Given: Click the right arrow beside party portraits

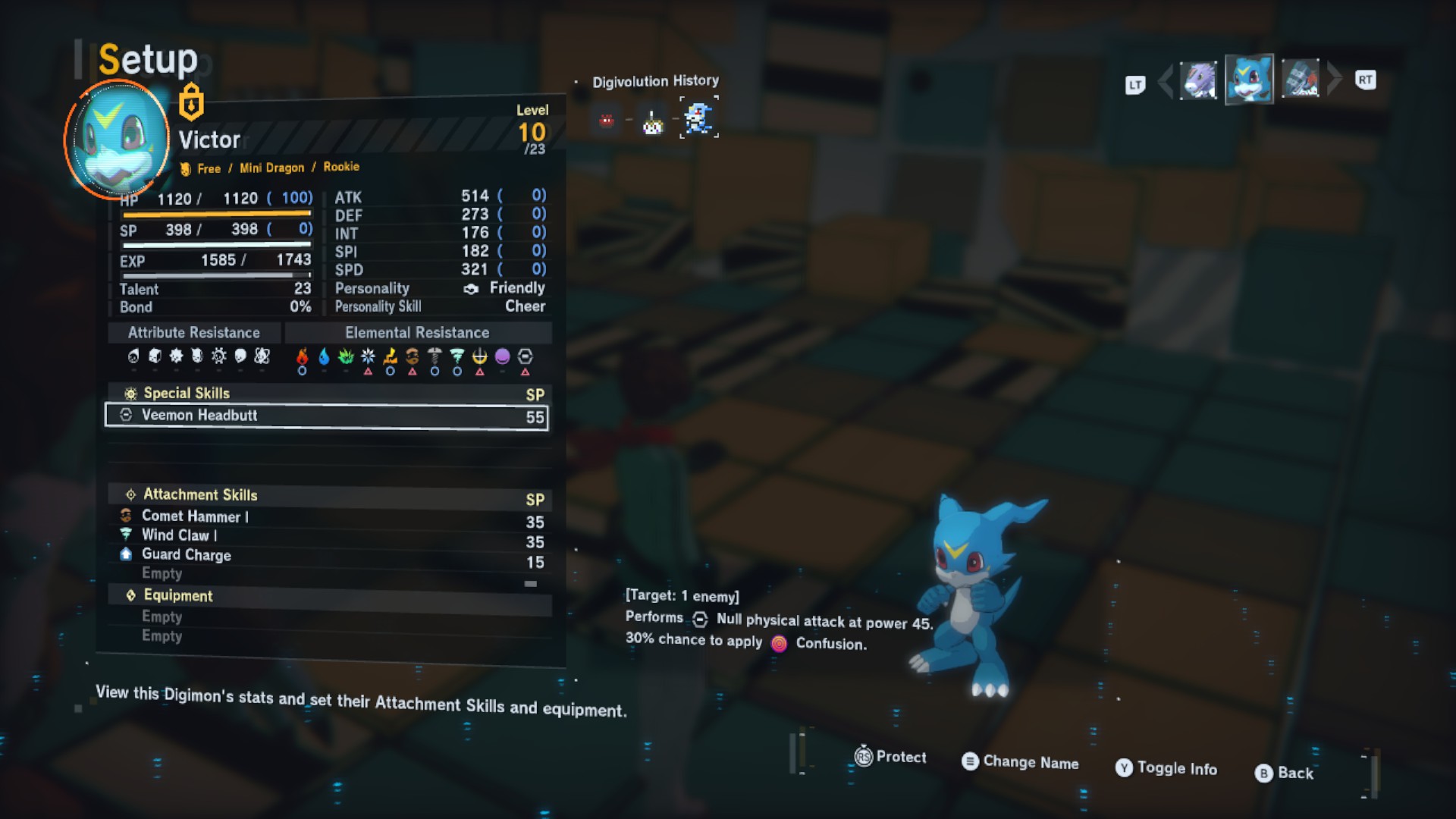Looking at the screenshot, I should (x=1335, y=79).
